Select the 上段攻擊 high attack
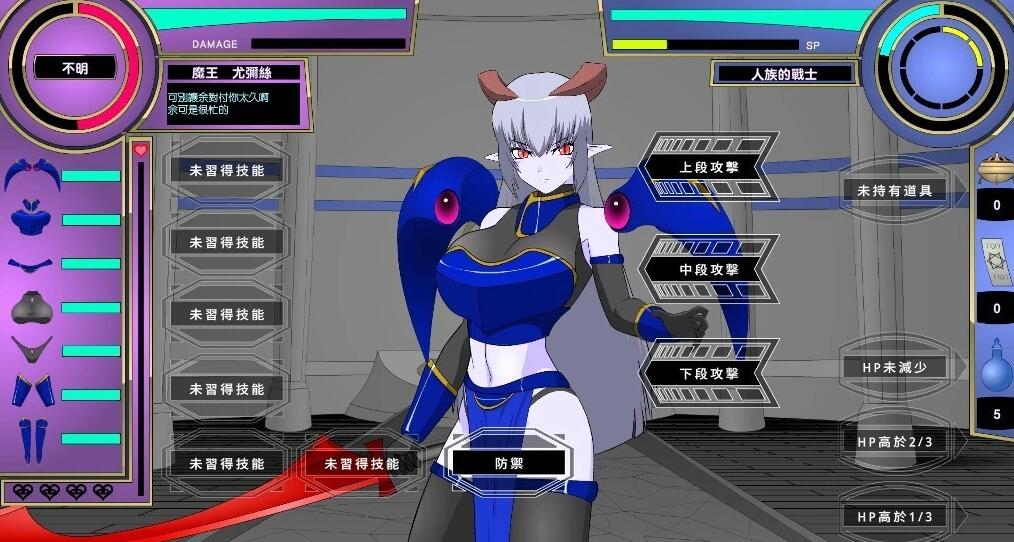1014x542 pixels. (x=708, y=167)
